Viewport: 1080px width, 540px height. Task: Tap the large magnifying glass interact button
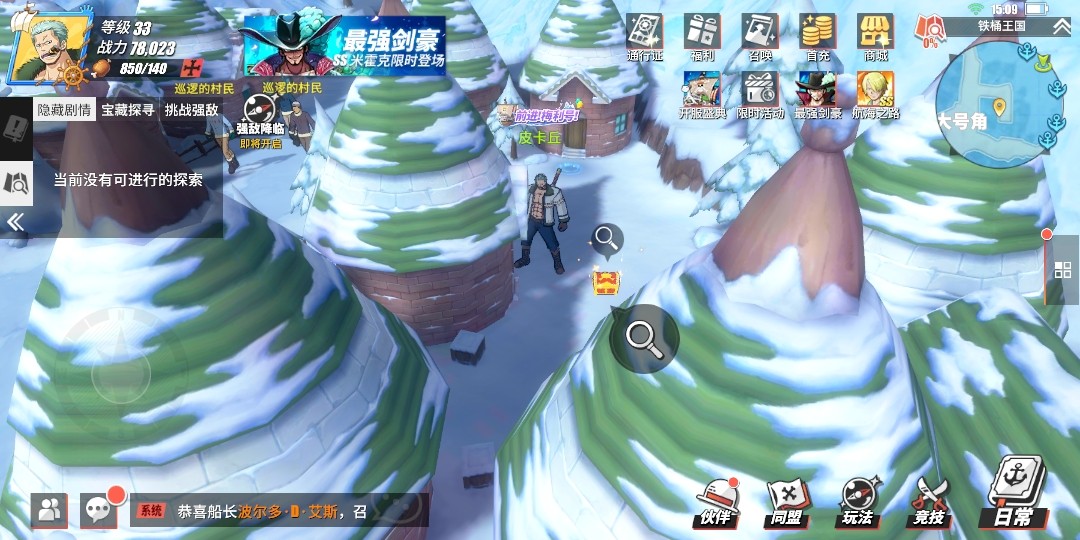click(x=644, y=338)
